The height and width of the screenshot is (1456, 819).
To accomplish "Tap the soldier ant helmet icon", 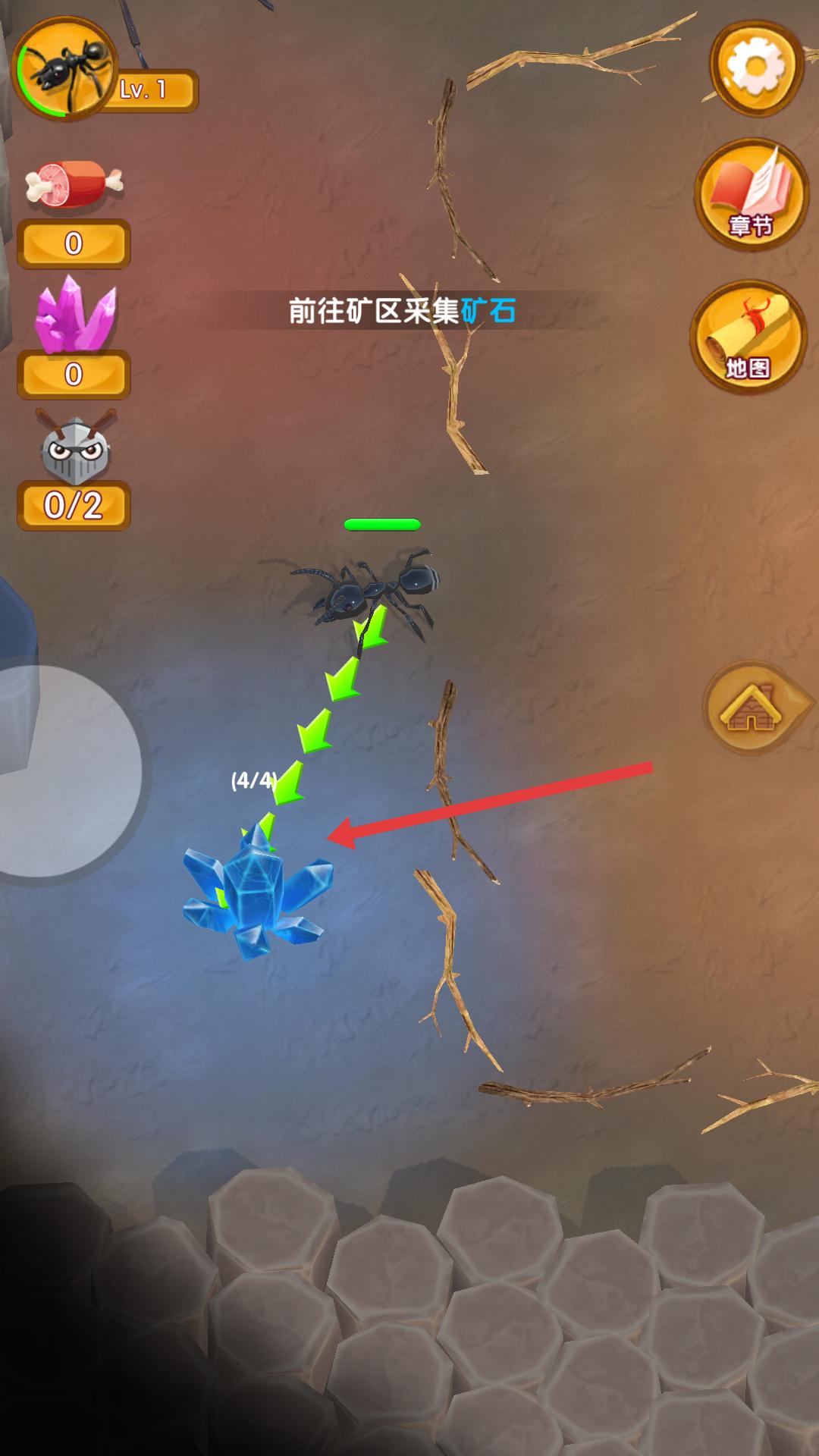I will [74, 449].
